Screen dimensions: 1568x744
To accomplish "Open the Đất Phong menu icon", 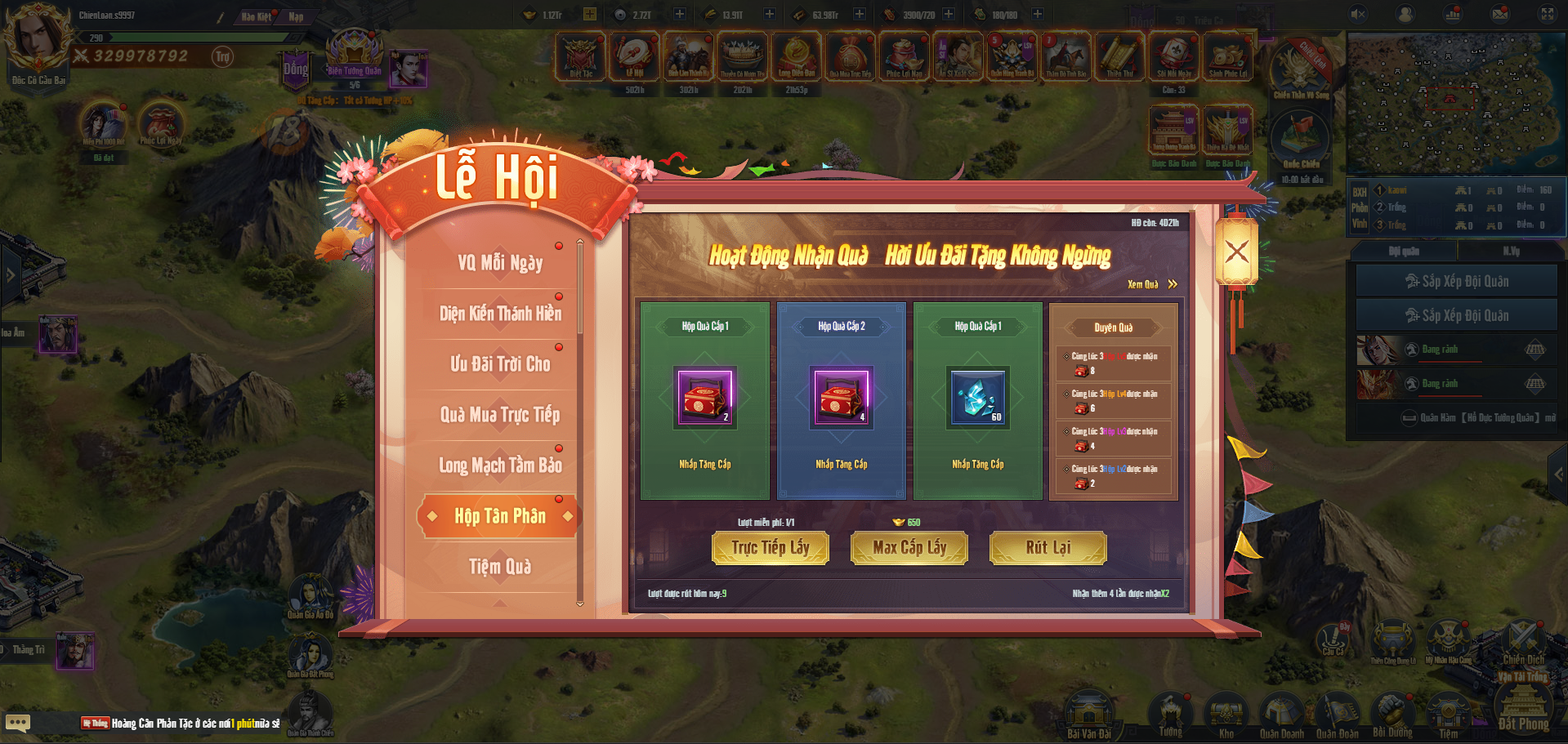I will (1523, 706).
